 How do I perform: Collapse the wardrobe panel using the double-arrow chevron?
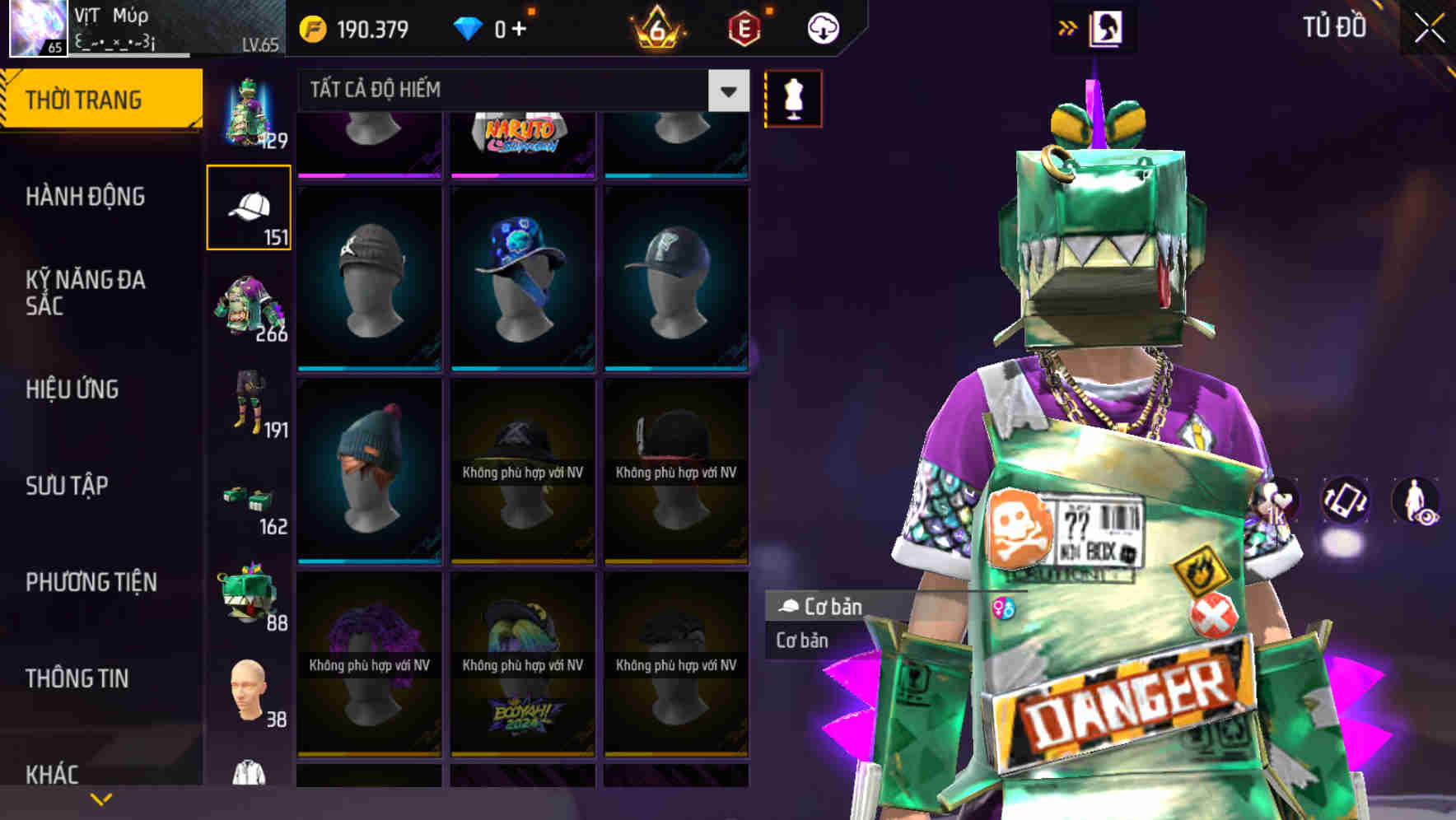click(x=1068, y=26)
